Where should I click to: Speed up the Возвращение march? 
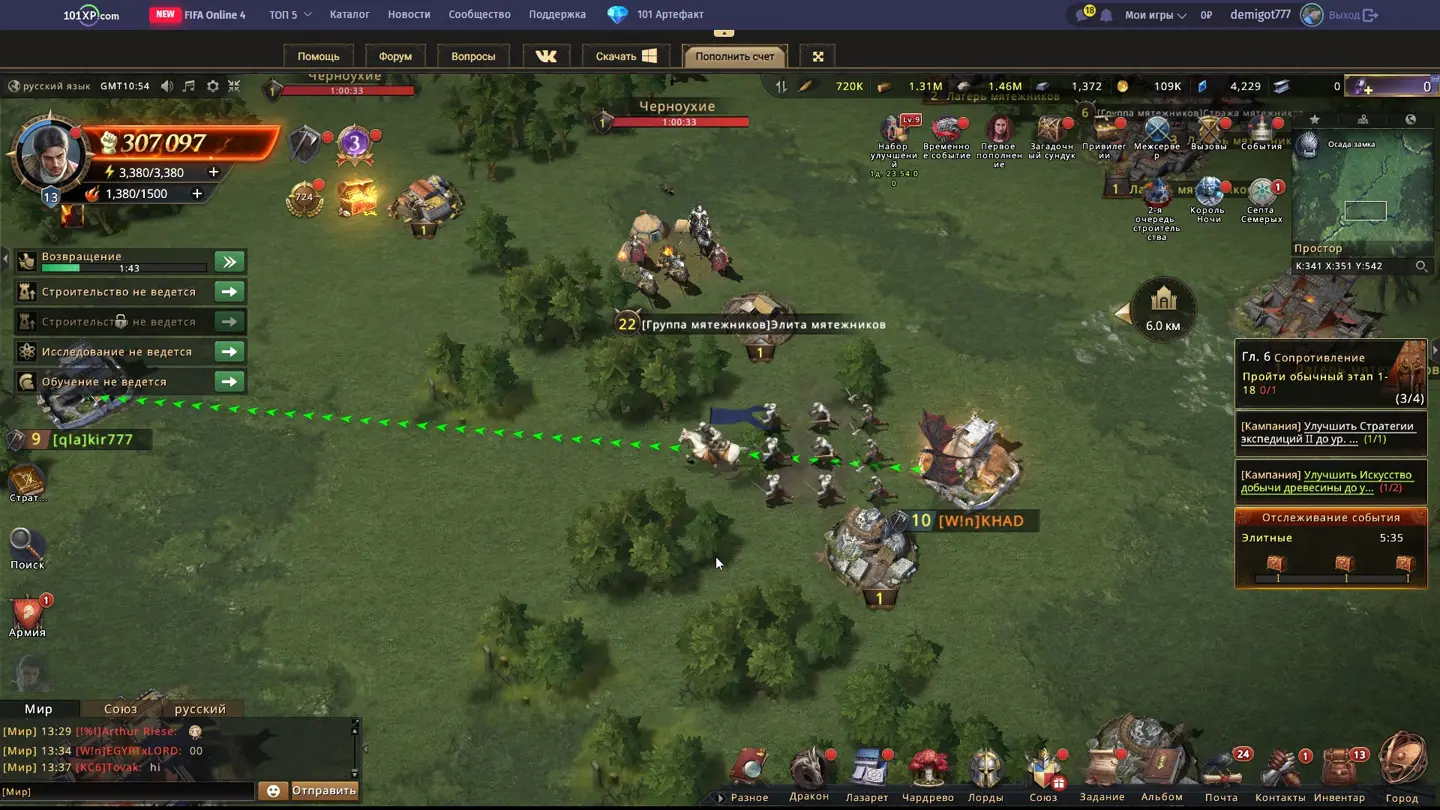[229, 262]
